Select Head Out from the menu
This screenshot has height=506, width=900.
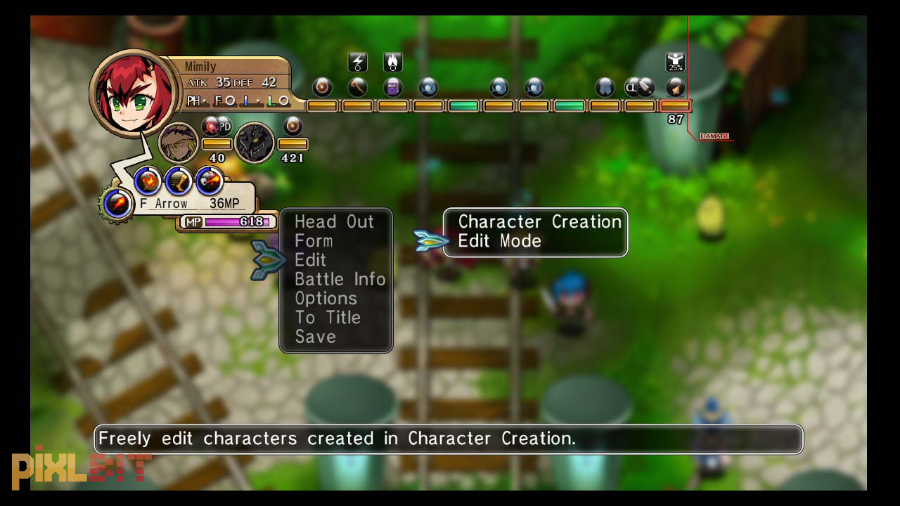[334, 222]
